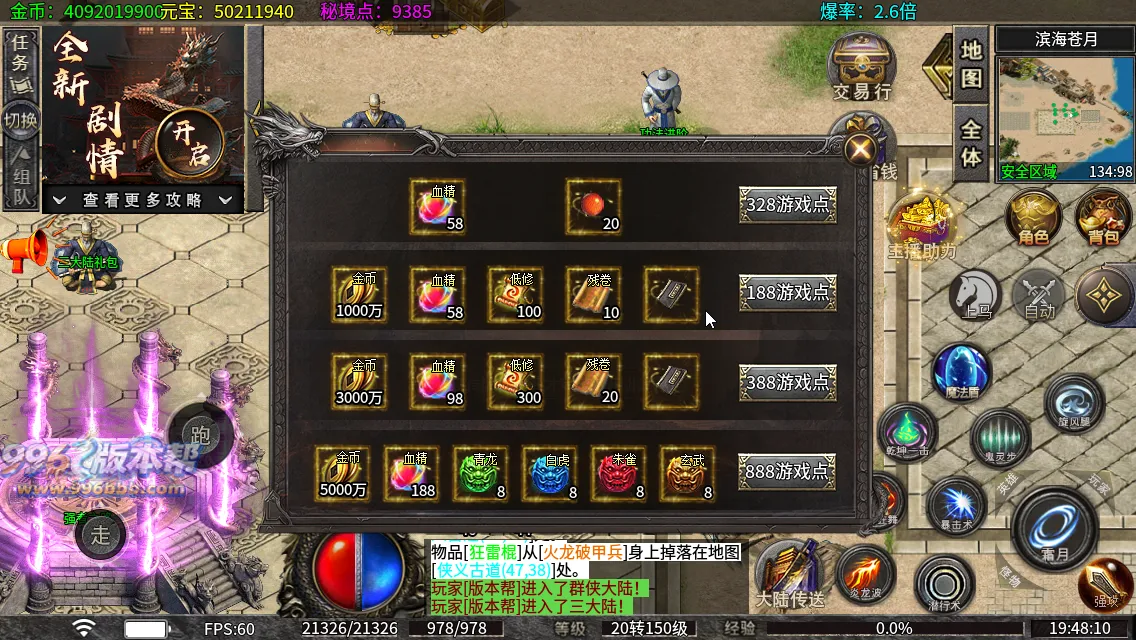Select the 888游戏点 package
Screen dimensions: 1136x640
[788, 471]
